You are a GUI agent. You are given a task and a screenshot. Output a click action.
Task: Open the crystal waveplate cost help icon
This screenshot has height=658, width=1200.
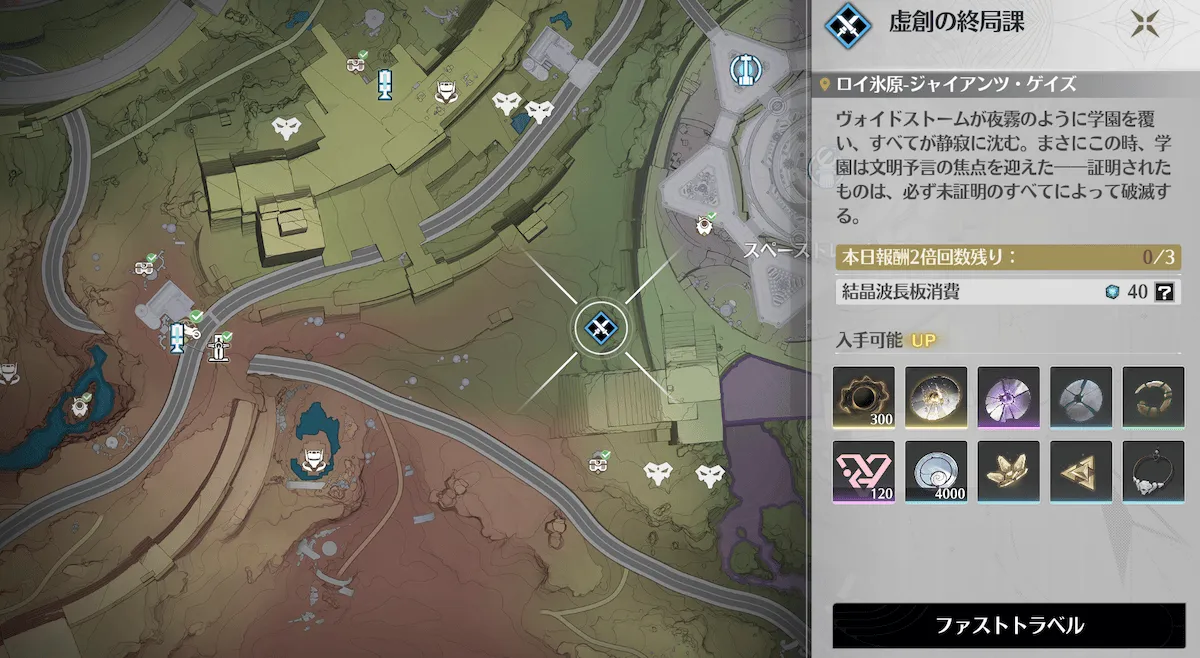(1163, 292)
